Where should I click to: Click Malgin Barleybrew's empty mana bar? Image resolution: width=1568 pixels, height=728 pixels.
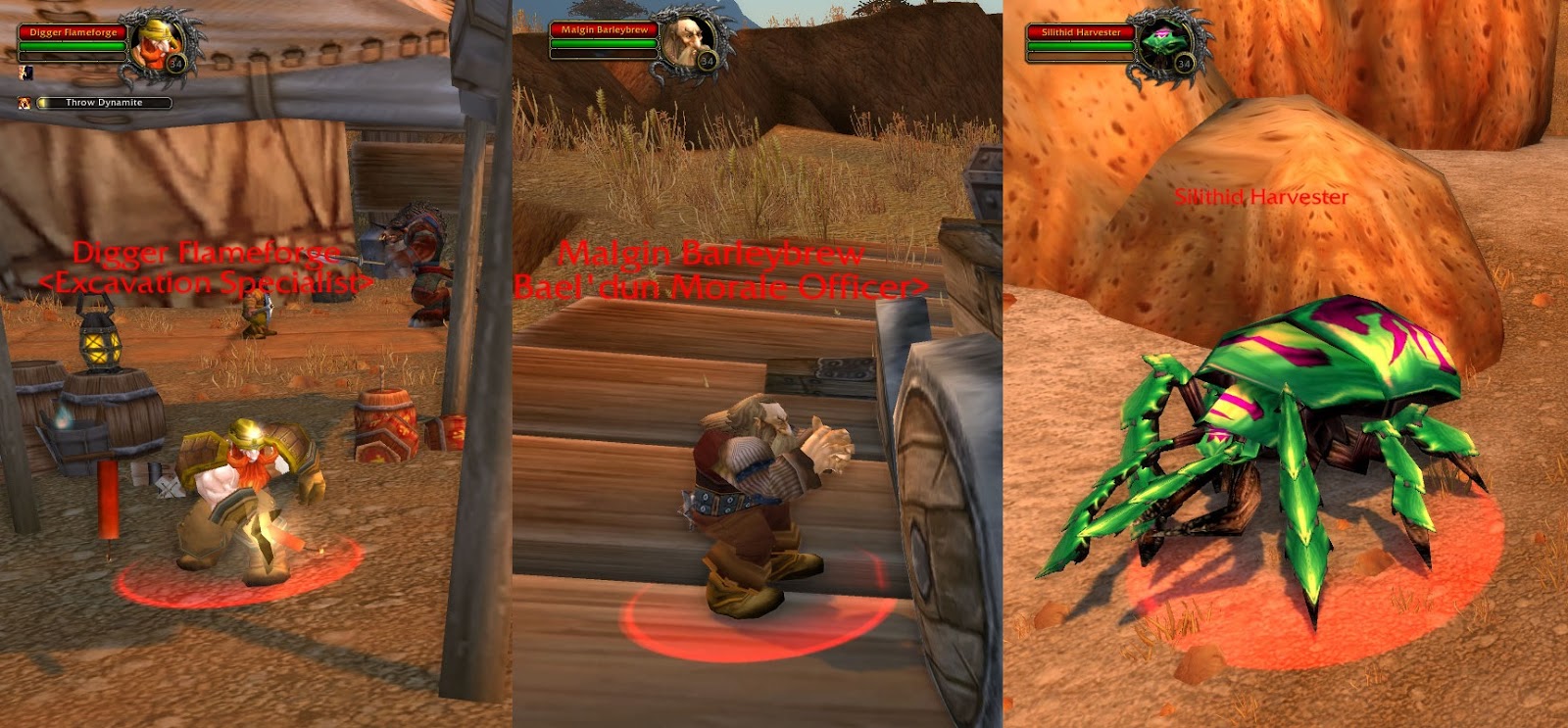pos(604,54)
